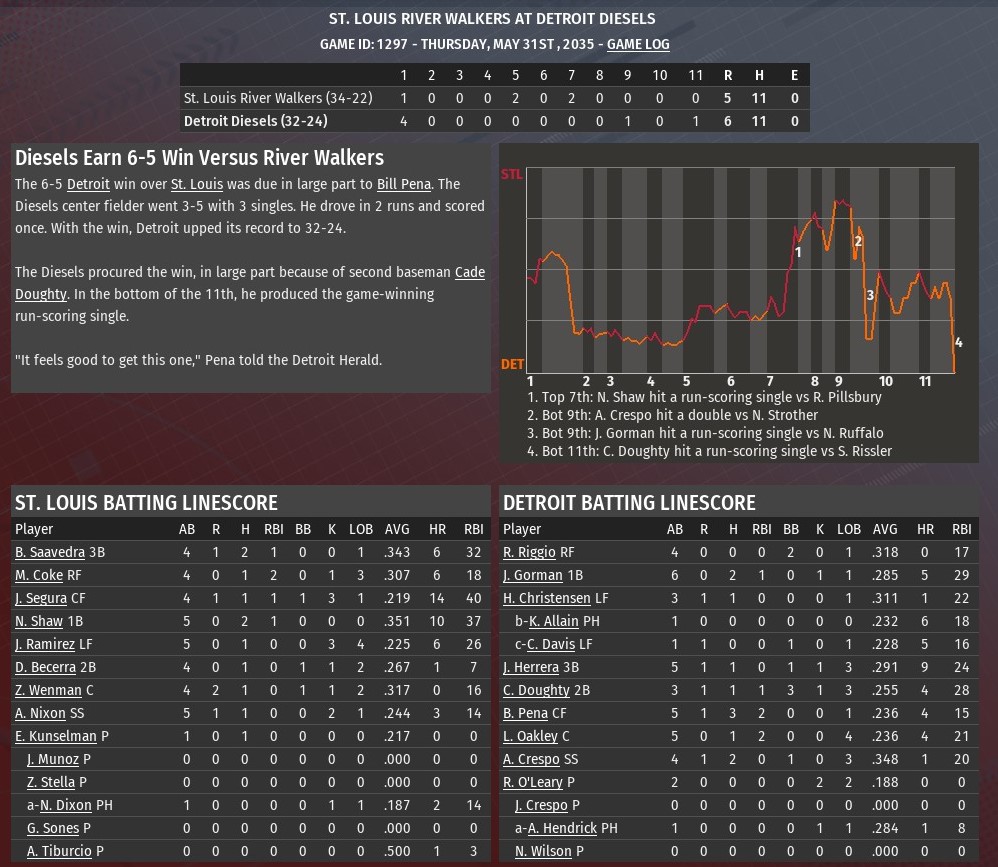This screenshot has height=867, width=998.
Task: Open Bill Pena's profile from the recap
Action: [403, 184]
